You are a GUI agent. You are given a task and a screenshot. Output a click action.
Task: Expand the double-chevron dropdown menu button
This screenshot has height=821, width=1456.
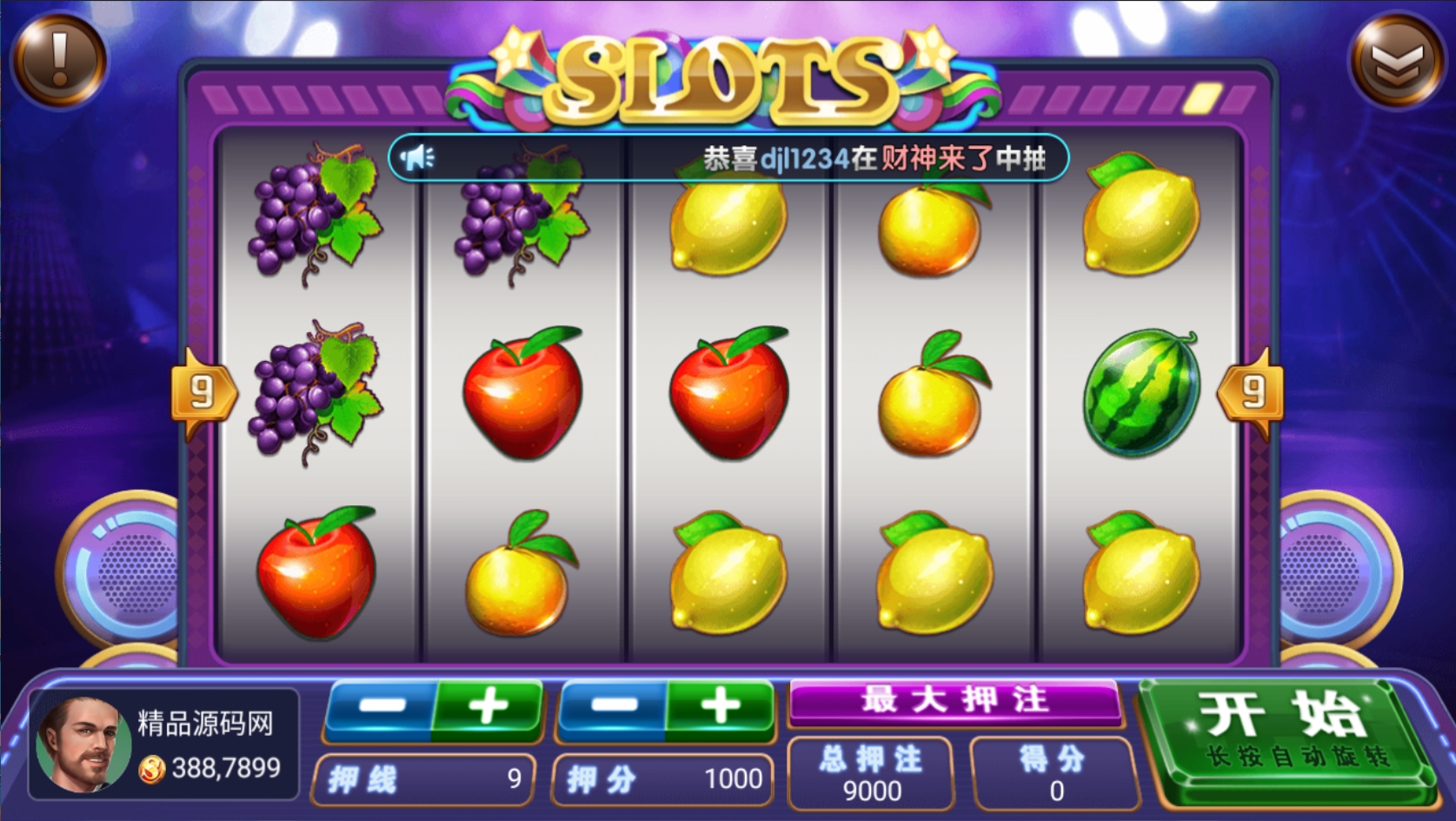point(1396,61)
